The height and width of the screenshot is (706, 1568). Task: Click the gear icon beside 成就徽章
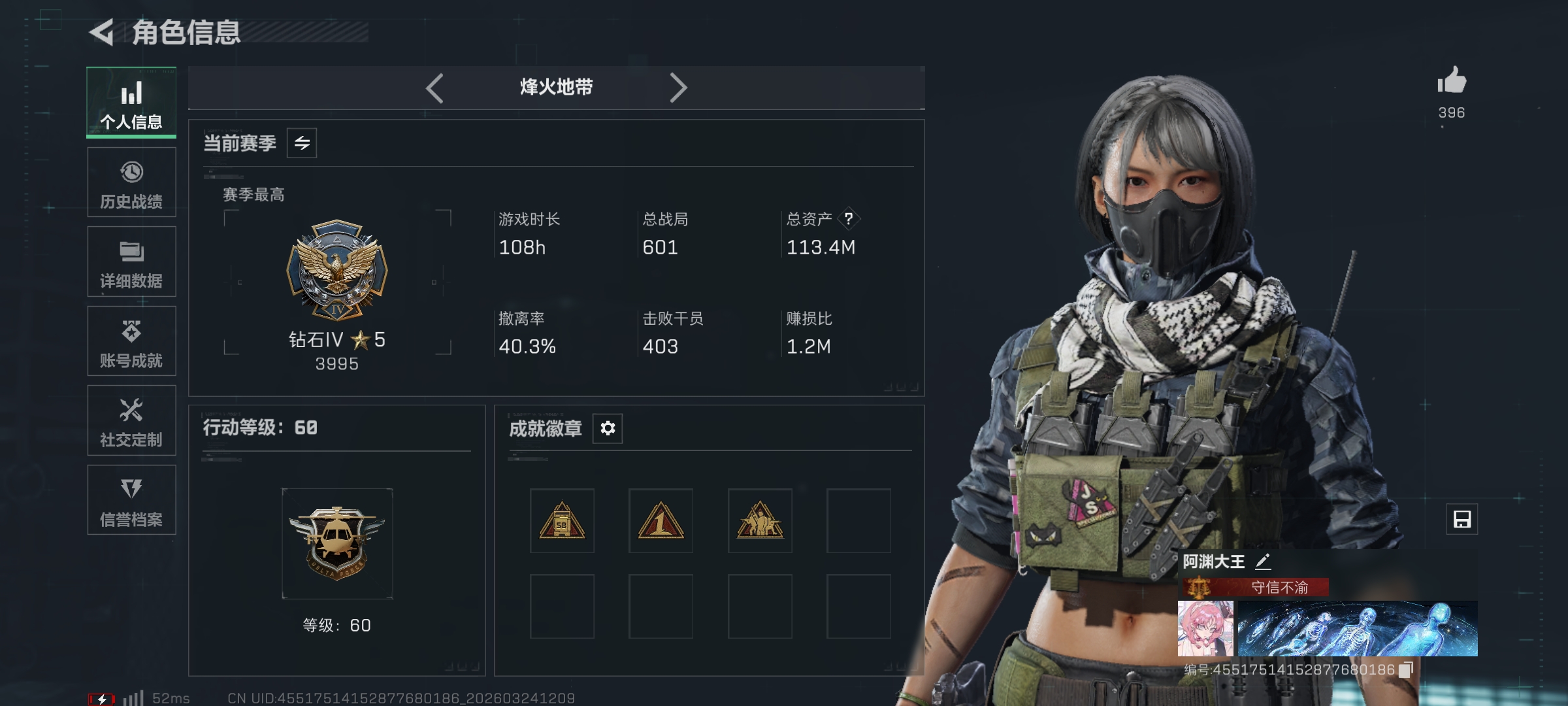pos(607,429)
